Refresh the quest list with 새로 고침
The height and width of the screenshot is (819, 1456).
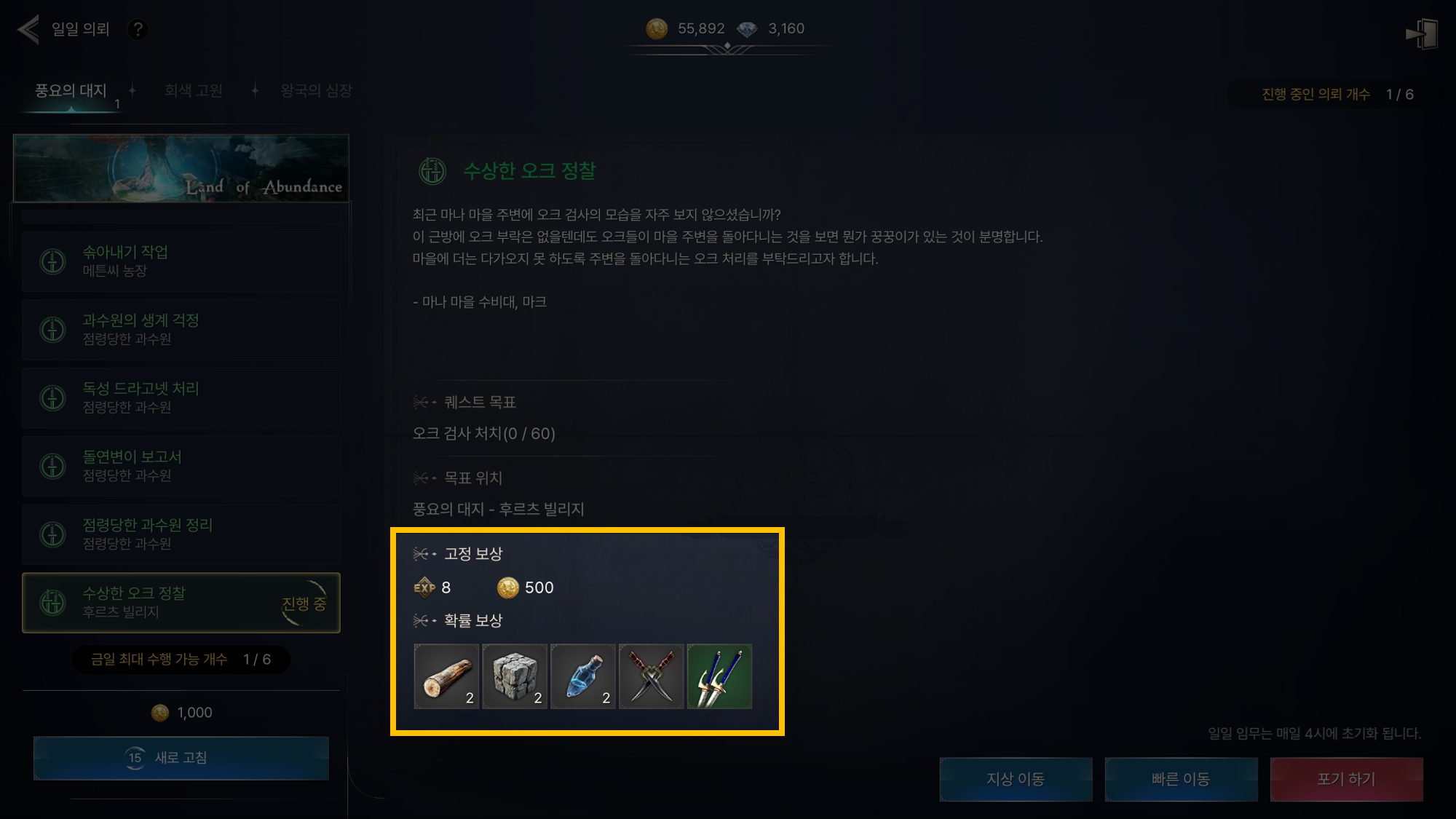click(181, 758)
